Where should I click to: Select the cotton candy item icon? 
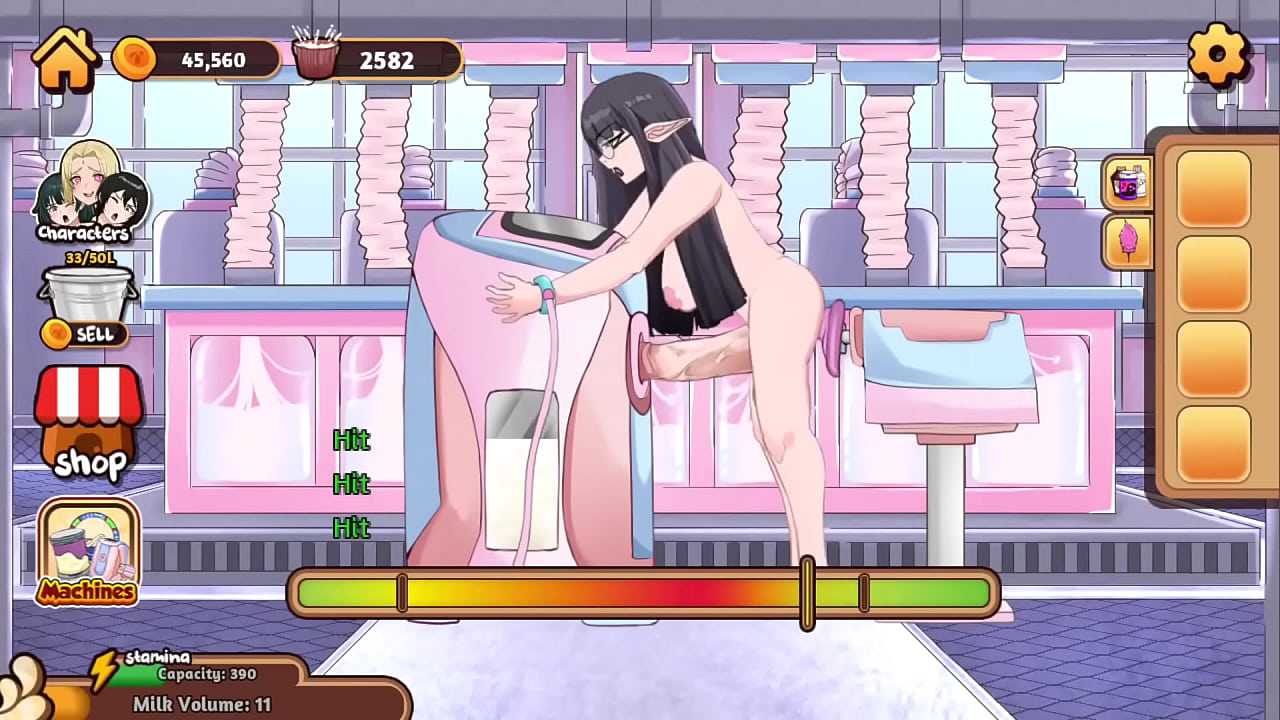1128,241
